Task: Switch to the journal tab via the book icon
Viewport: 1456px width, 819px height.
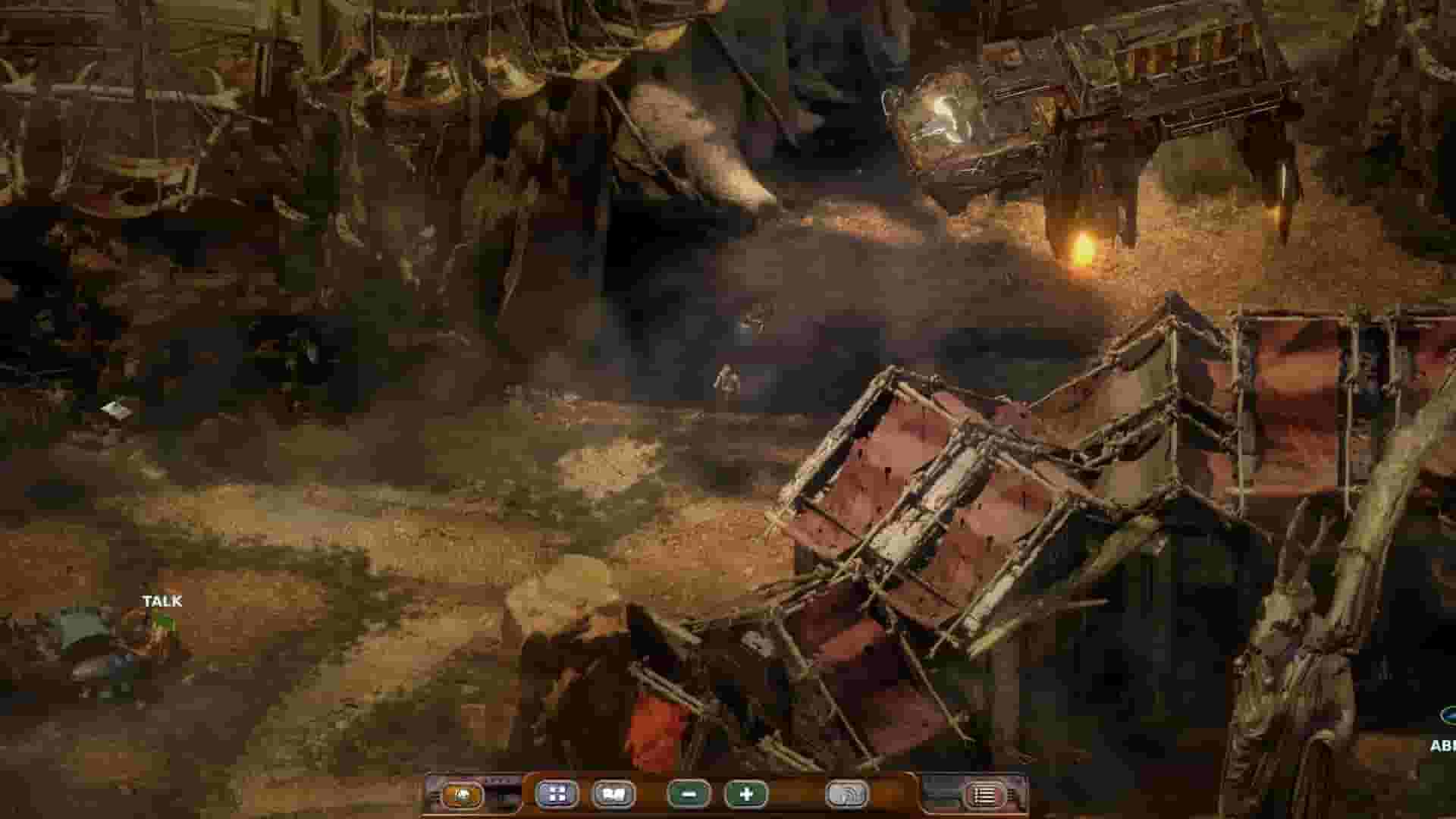Action: (616, 794)
